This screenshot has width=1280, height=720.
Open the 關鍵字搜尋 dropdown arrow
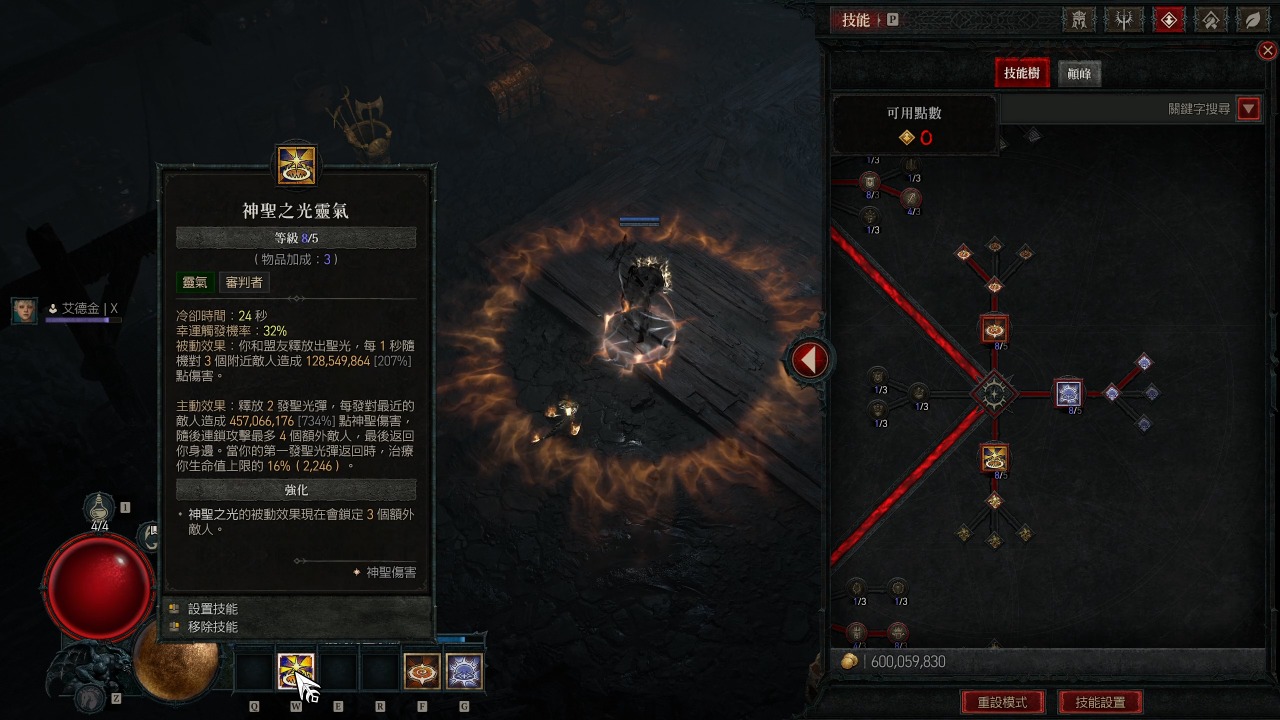point(1248,109)
